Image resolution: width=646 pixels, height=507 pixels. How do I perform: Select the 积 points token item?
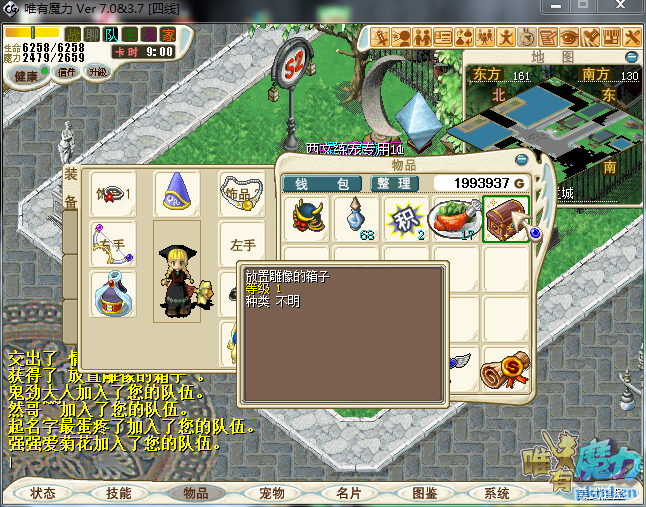405,217
